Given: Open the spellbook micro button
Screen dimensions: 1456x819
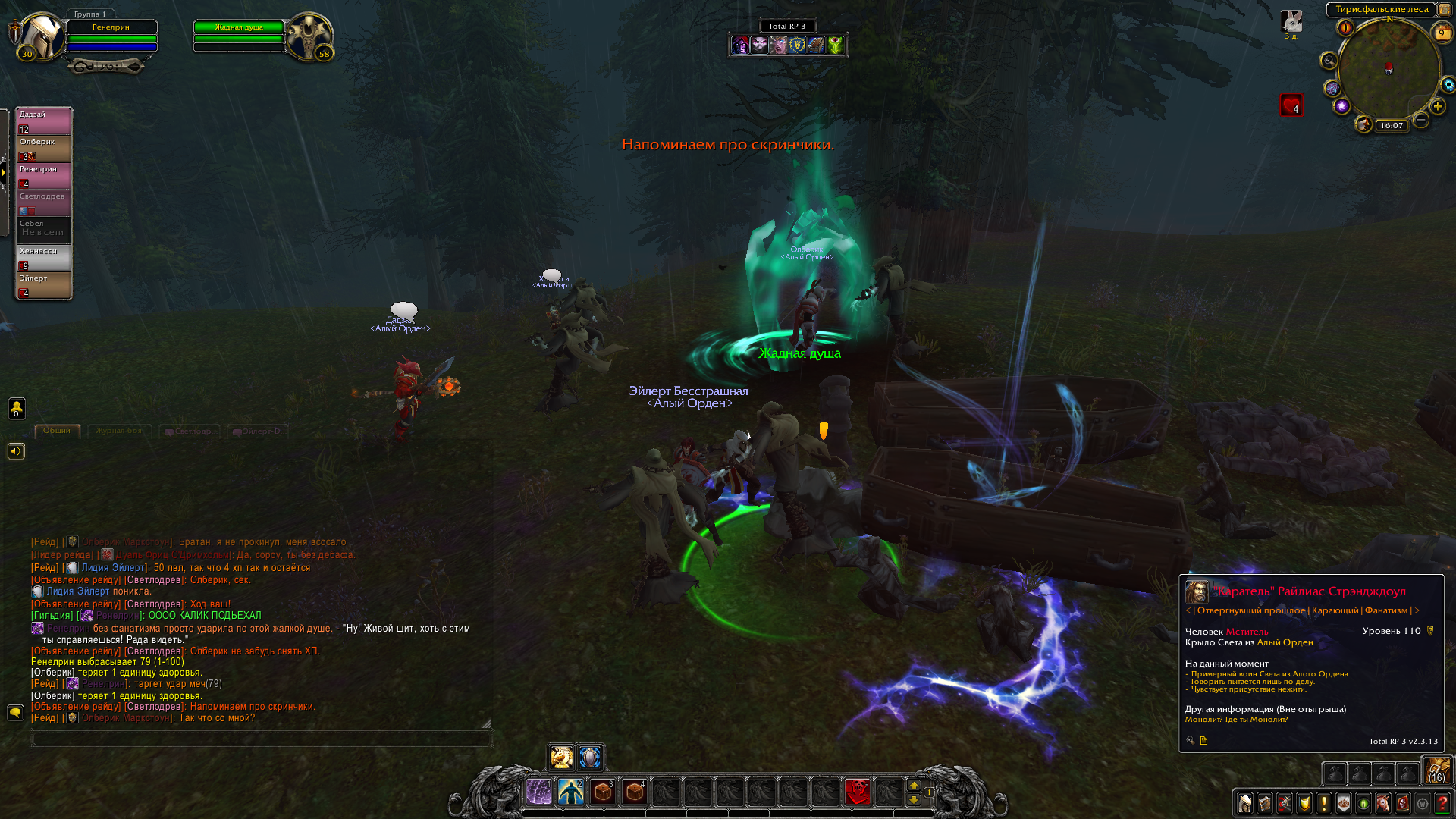Looking at the screenshot, I should (1265, 803).
